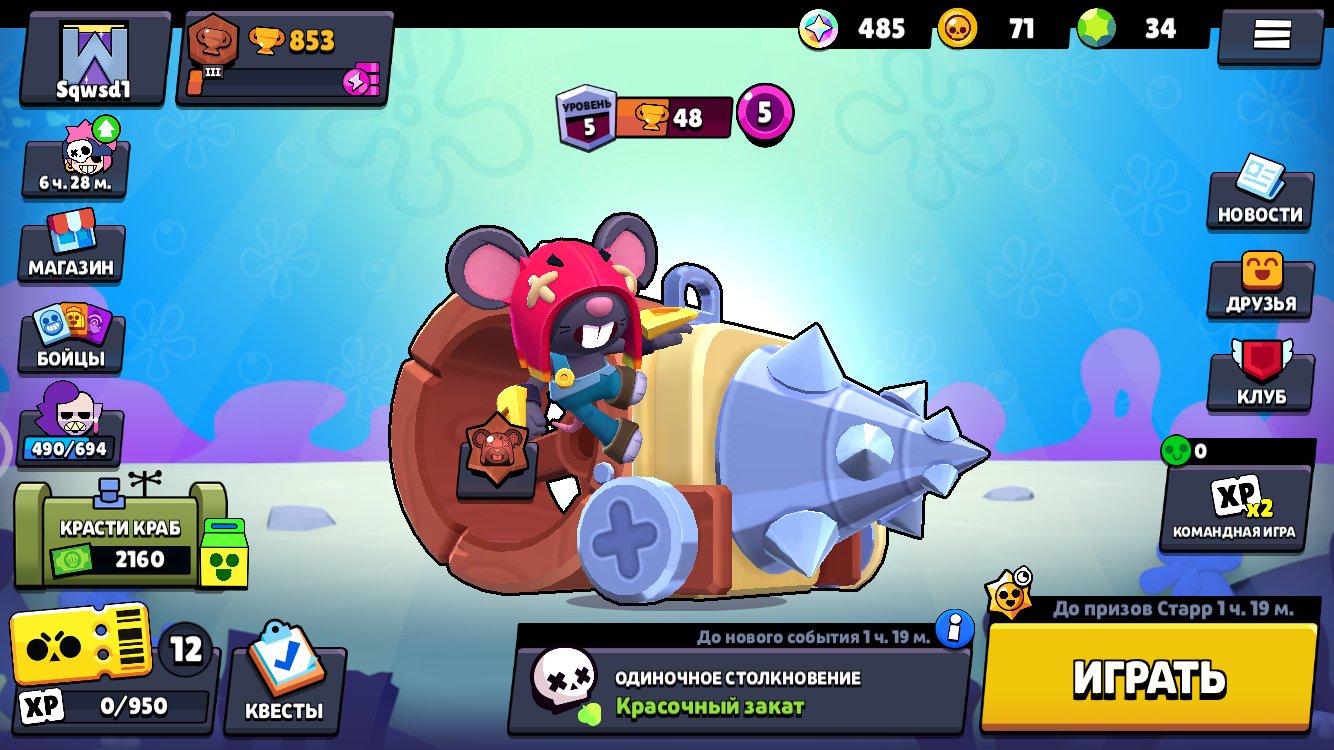Show event info with the blue i icon
The height and width of the screenshot is (750, 1334).
pyautogui.click(x=955, y=630)
